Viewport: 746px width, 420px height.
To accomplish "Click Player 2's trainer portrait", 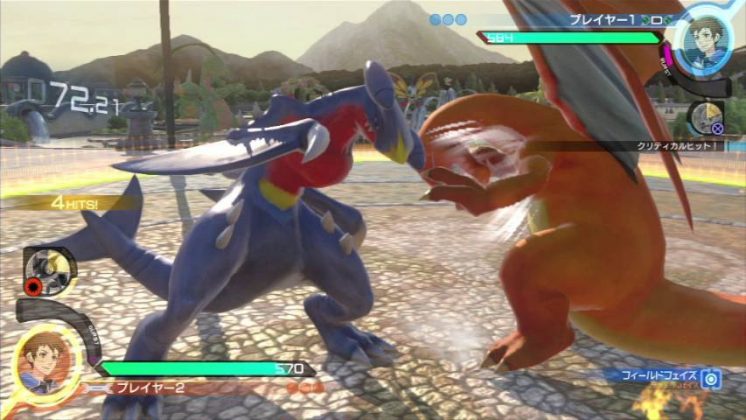I will (41, 359).
